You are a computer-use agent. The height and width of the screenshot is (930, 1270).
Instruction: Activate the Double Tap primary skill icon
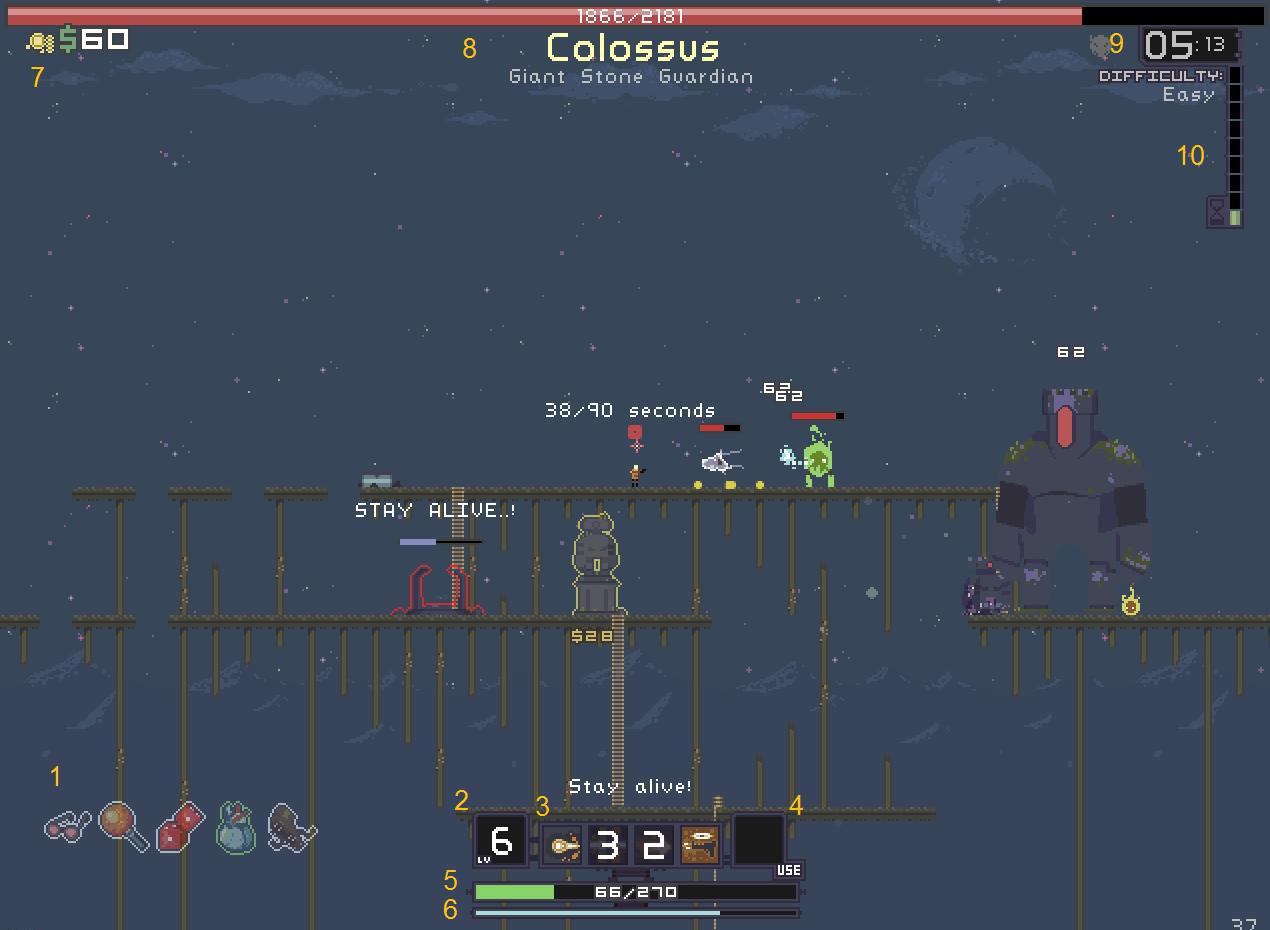[x=561, y=845]
